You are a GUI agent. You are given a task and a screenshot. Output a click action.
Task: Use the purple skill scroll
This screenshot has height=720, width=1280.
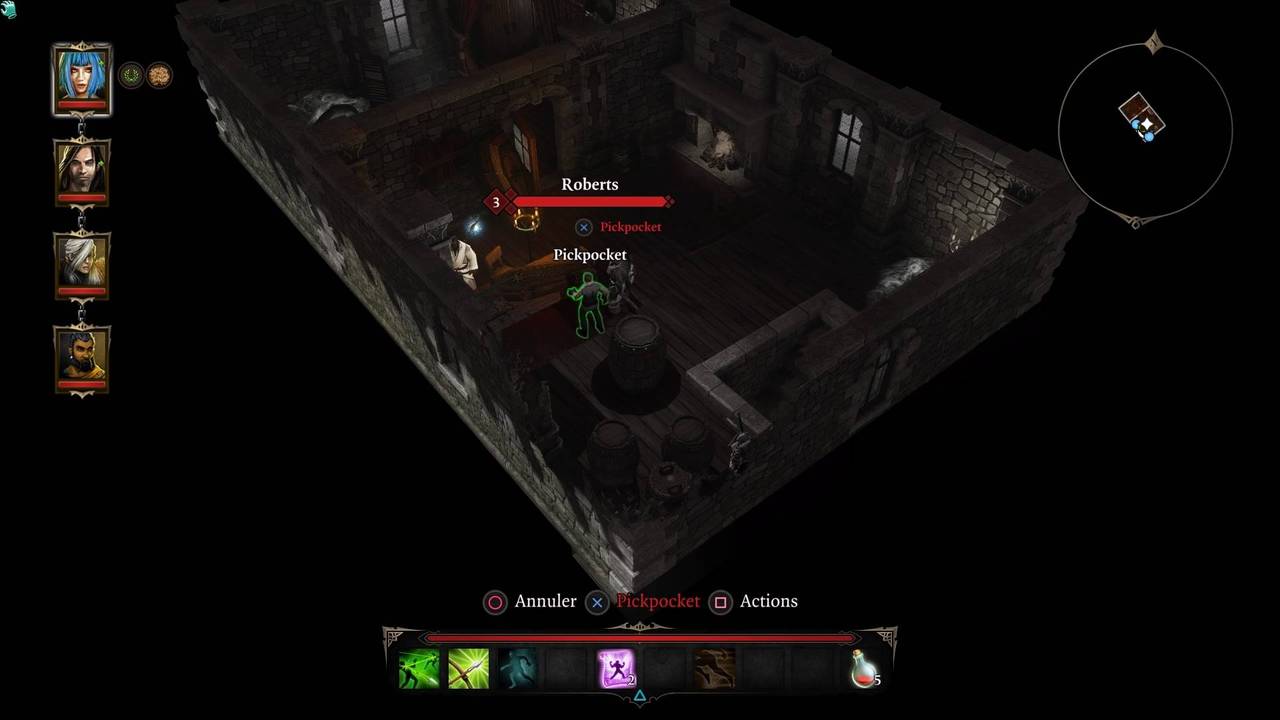(x=616, y=668)
